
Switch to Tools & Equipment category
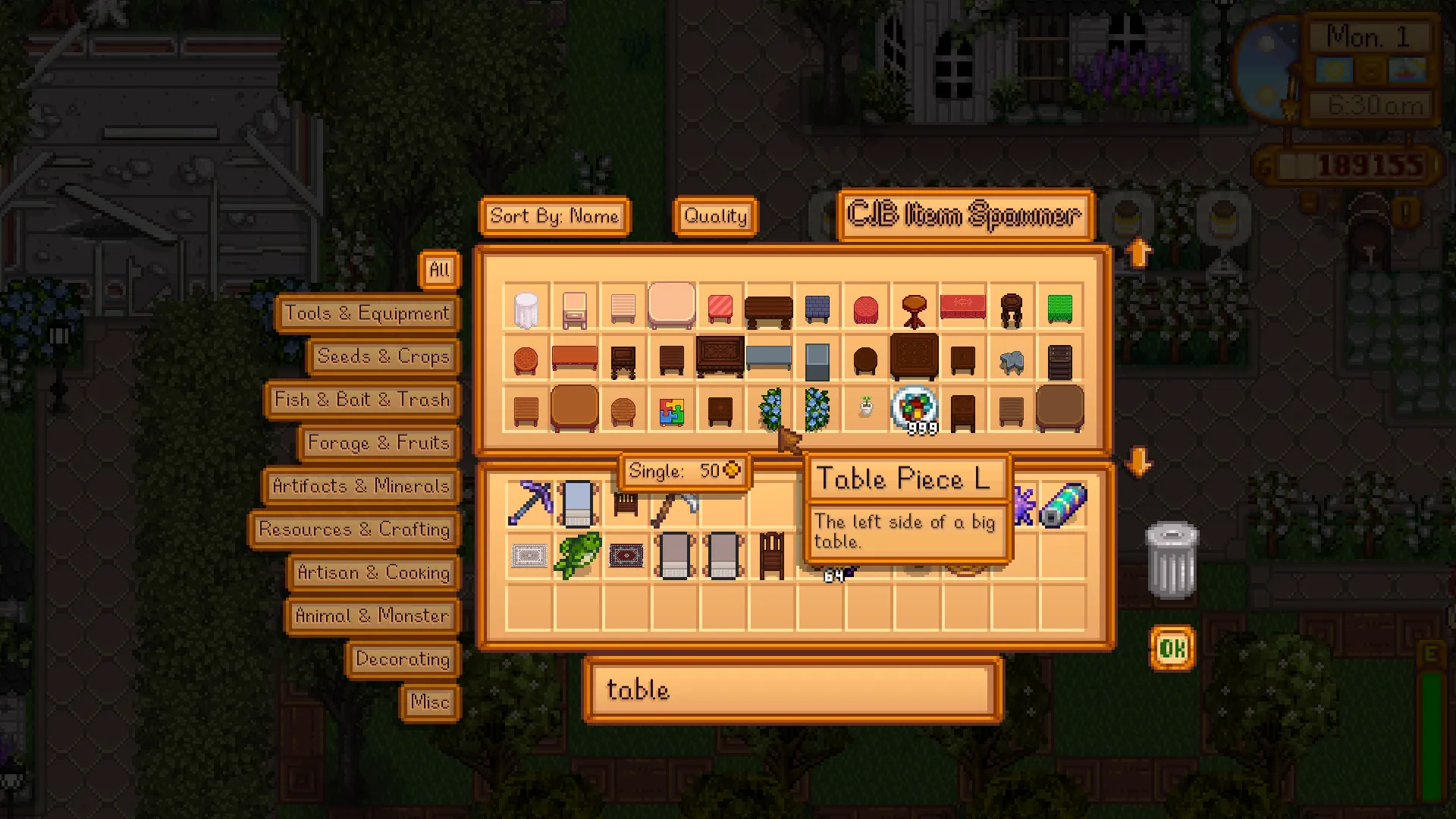367,313
